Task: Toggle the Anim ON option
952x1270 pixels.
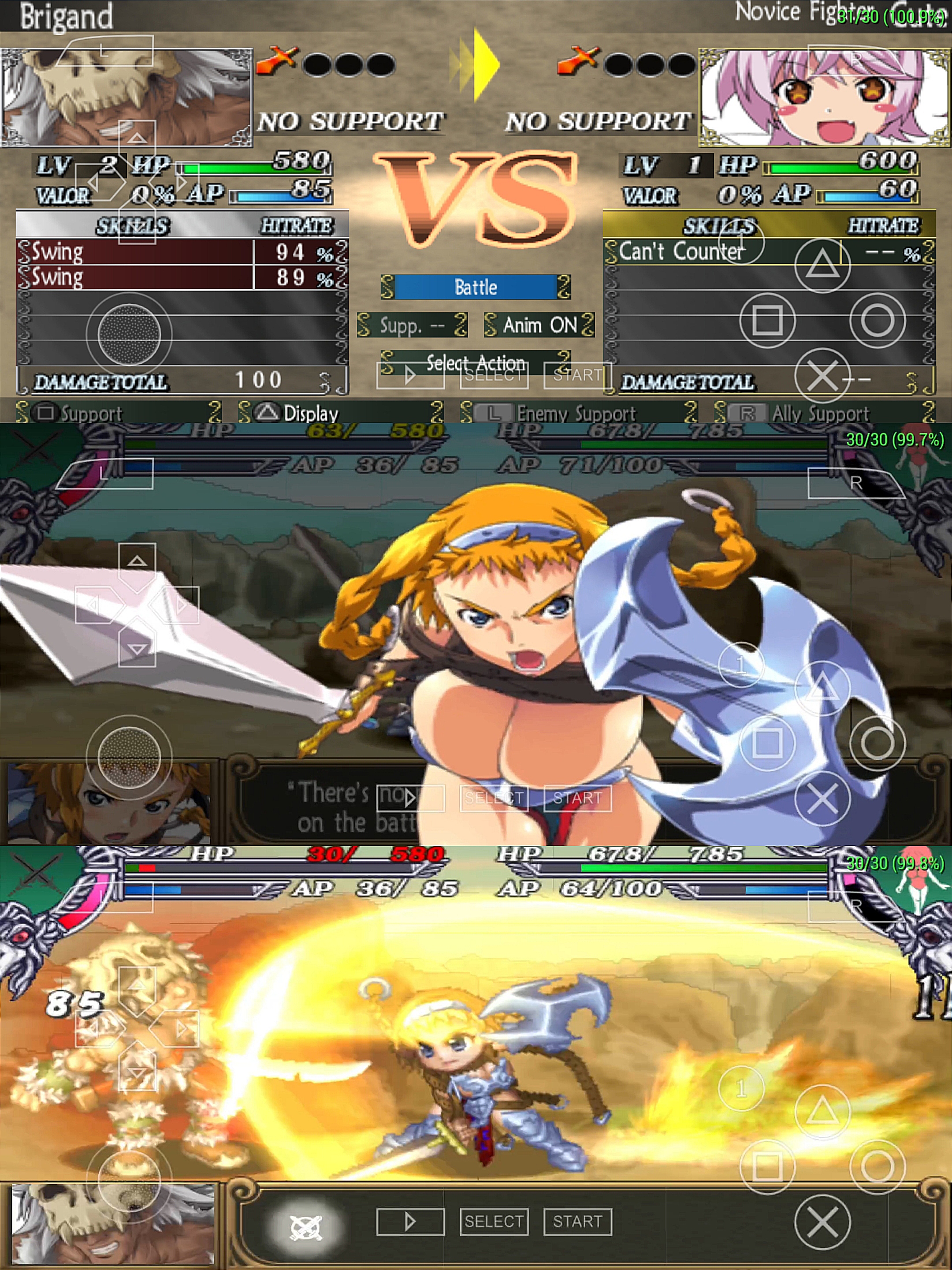Action: (539, 325)
